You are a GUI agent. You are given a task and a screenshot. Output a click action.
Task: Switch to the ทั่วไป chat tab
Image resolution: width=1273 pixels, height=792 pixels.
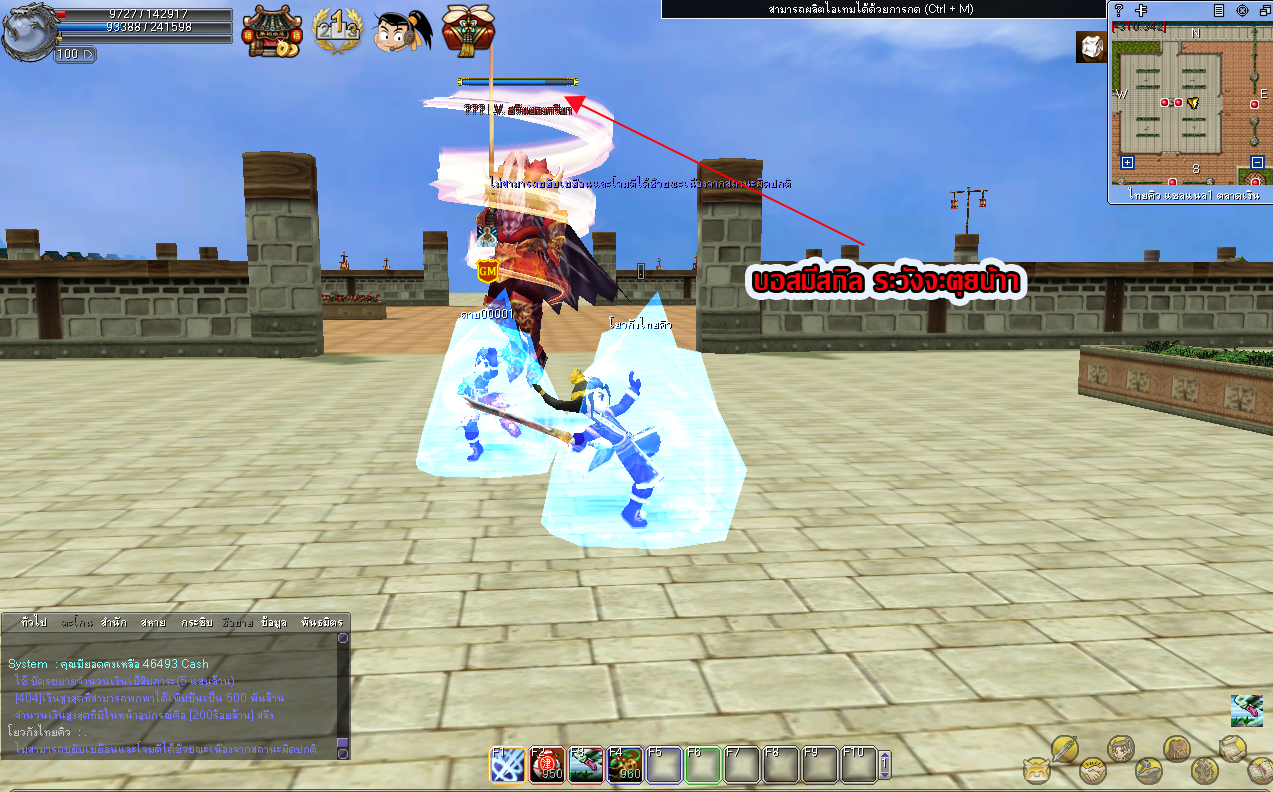(x=33, y=622)
